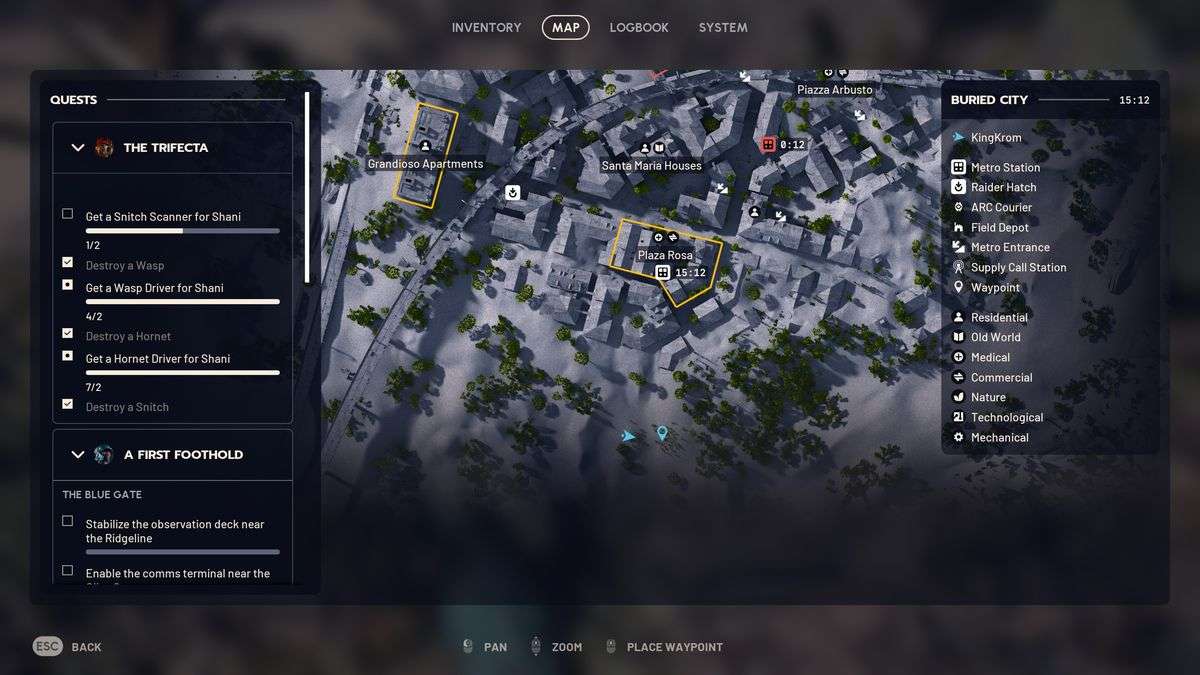Click the blue waypoint marker on map
1200x675 pixels.
[x=661, y=433]
